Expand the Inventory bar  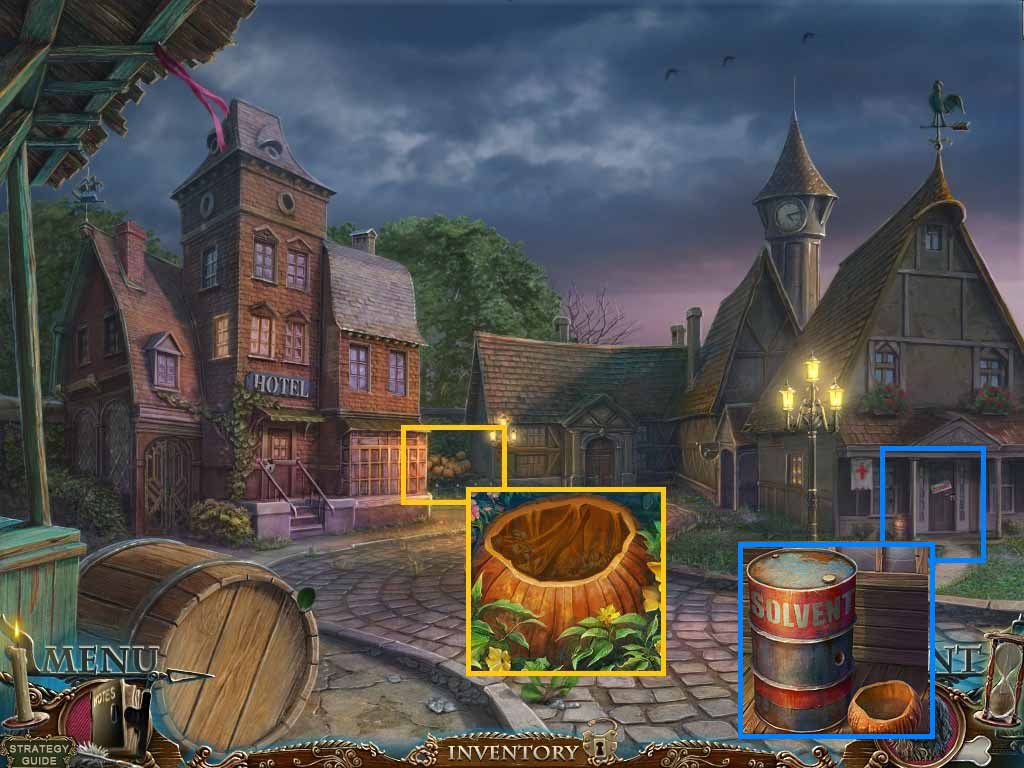[x=512, y=751]
